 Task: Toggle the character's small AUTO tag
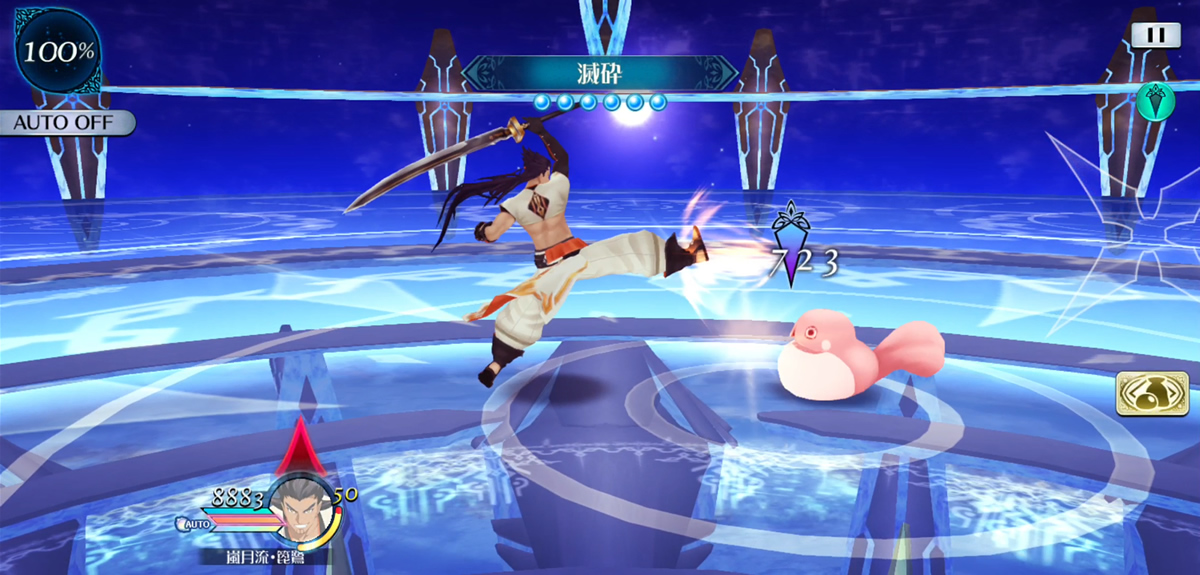coord(195,523)
